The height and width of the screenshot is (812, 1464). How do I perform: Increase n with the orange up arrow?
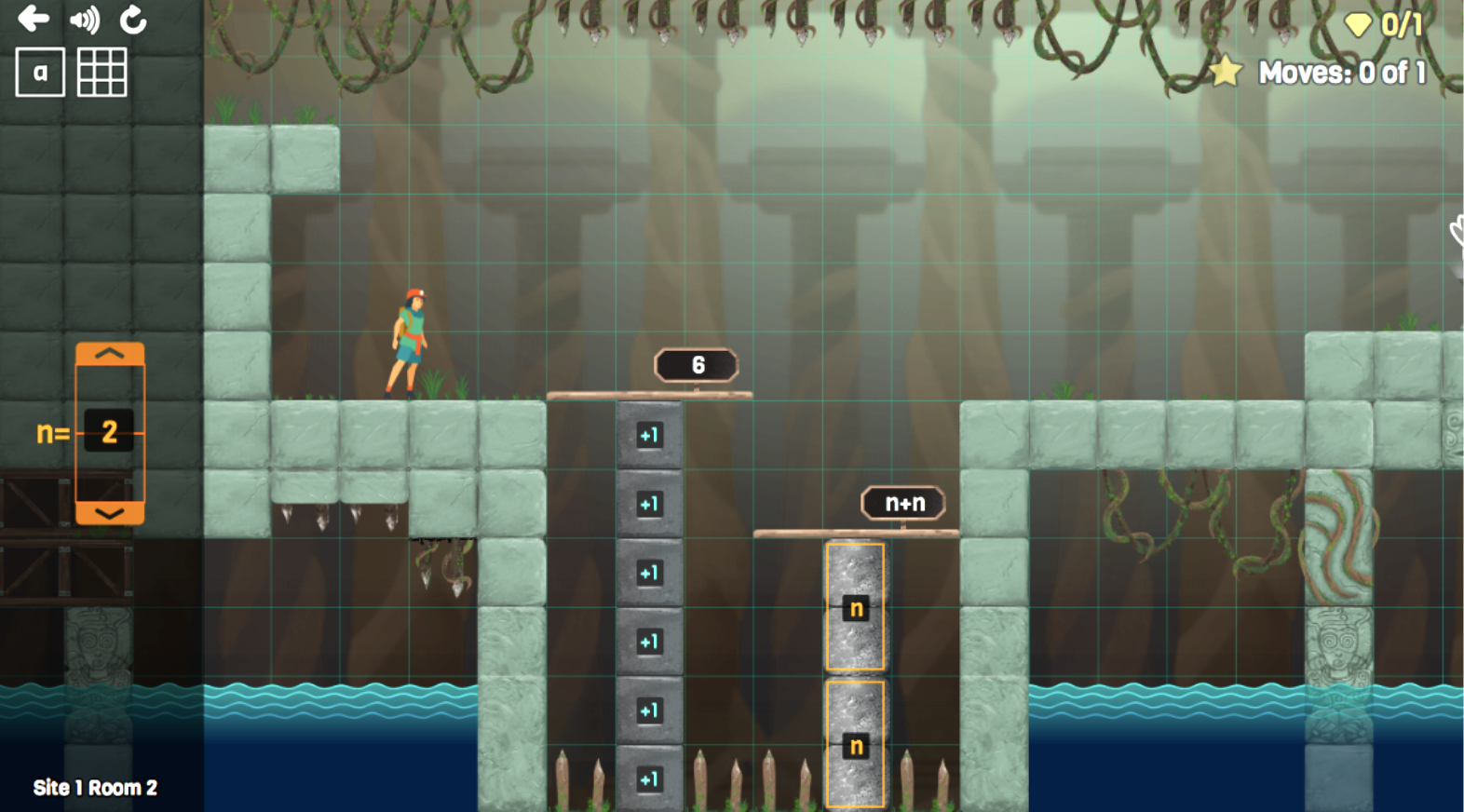point(110,354)
